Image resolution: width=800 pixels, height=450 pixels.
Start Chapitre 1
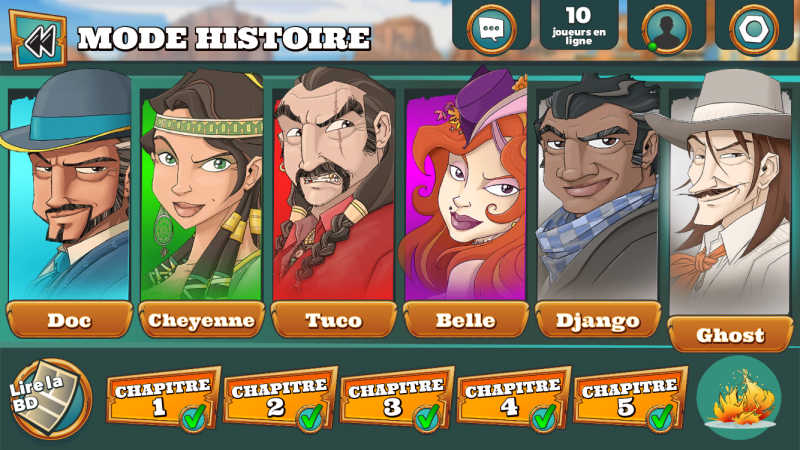(x=162, y=399)
